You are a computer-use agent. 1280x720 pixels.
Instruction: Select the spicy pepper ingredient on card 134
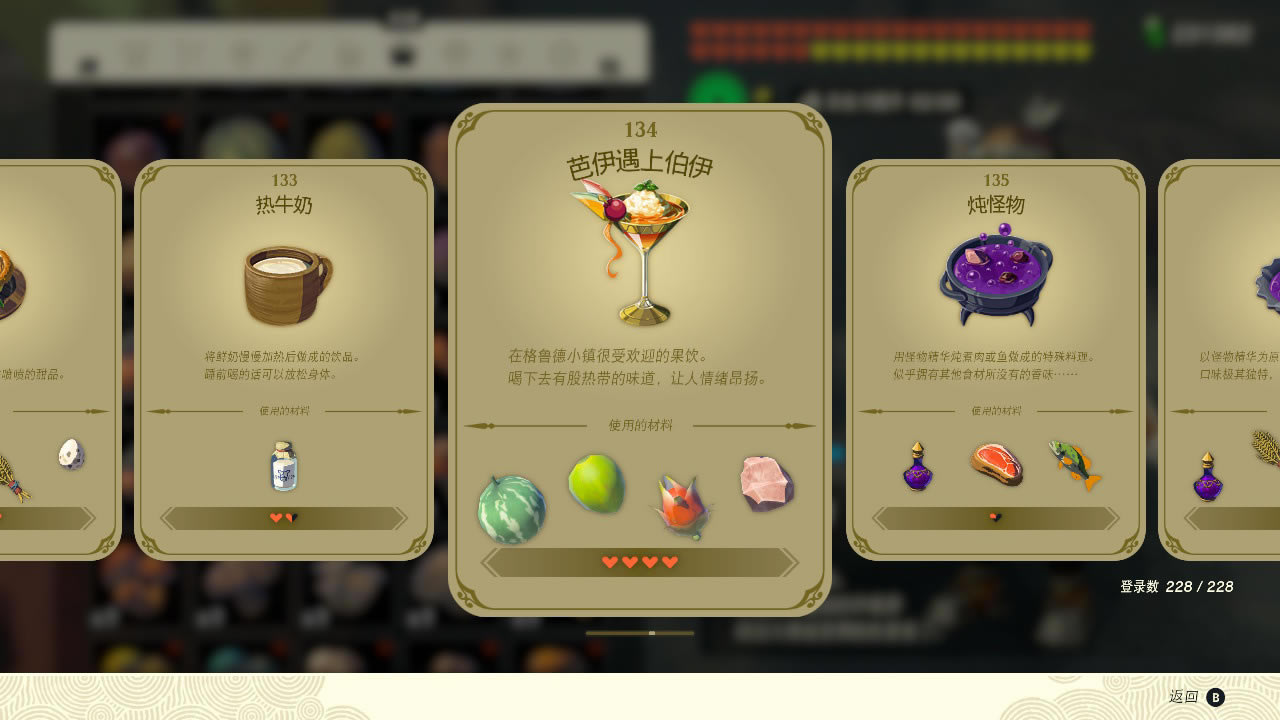[681, 500]
